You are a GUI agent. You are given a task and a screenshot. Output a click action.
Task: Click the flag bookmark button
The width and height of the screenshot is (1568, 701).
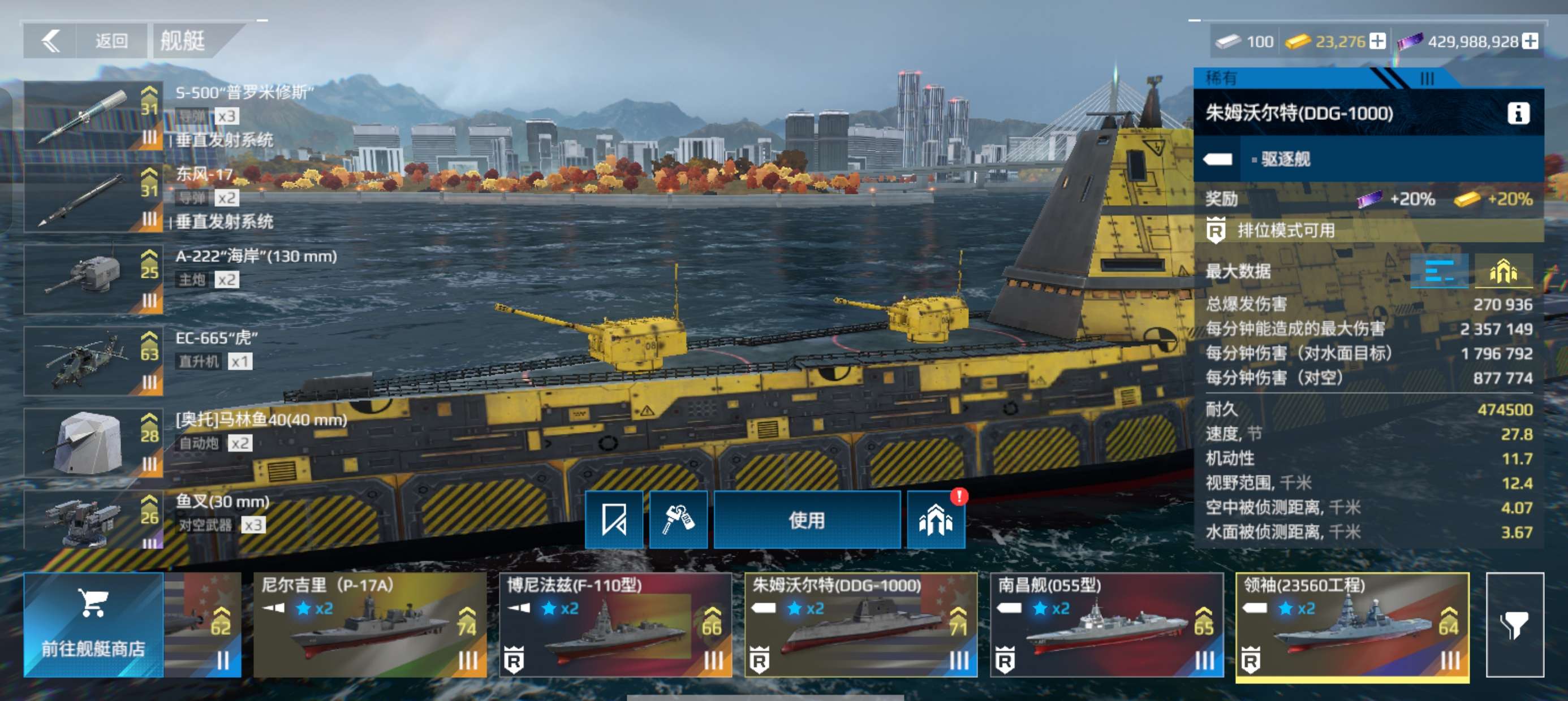[x=614, y=520]
